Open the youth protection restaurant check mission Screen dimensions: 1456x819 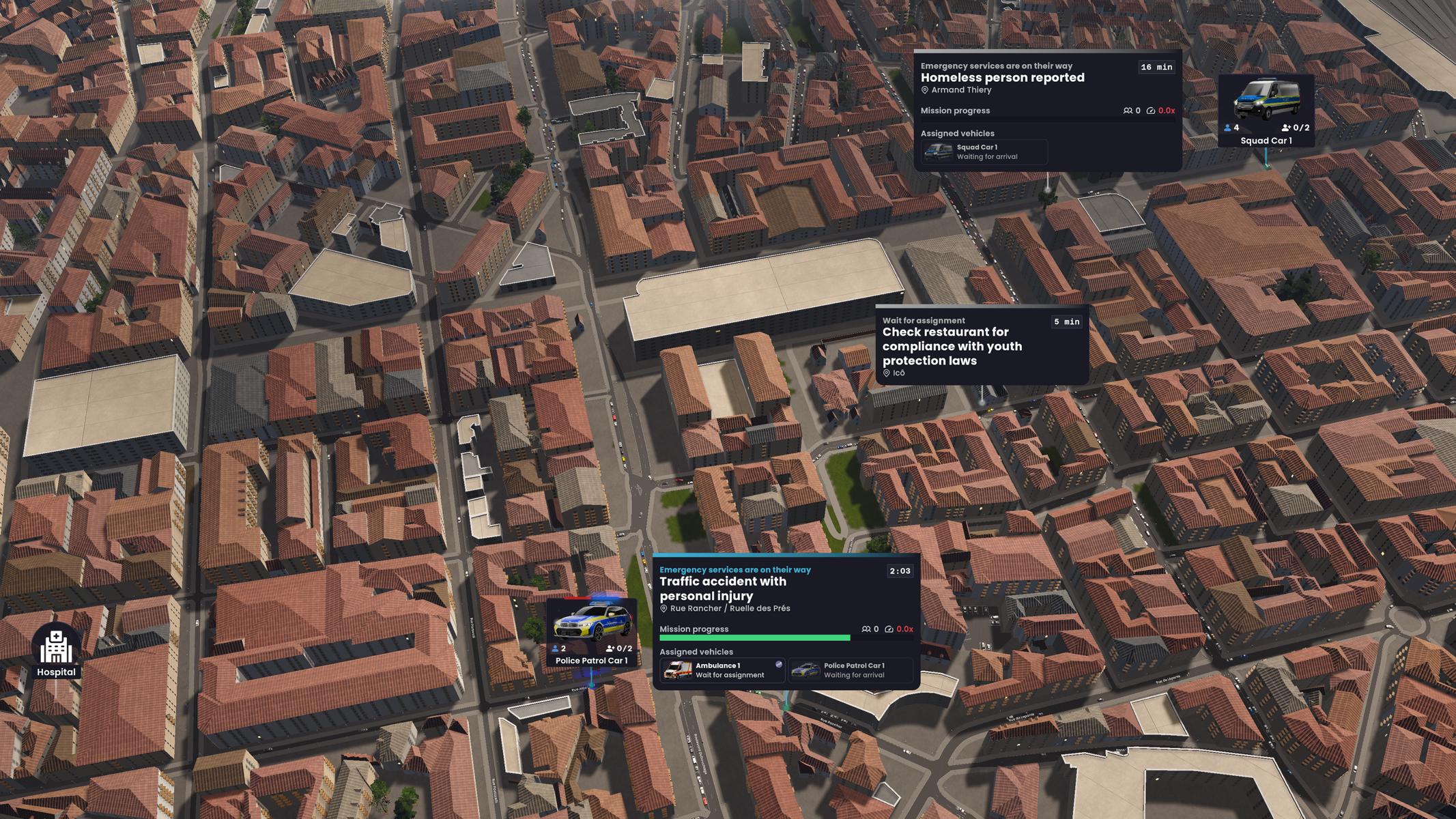[952, 346]
